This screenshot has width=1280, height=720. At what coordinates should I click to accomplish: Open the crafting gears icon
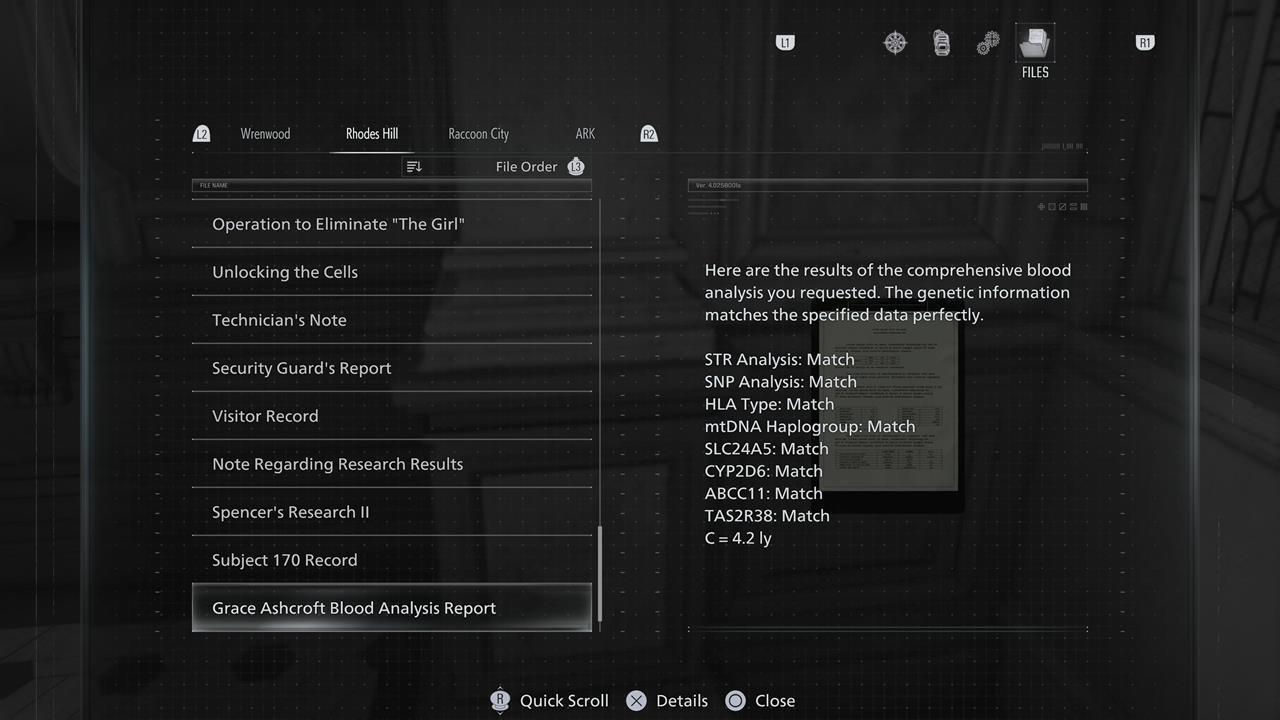pyautogui.click(x=988, y=42)
